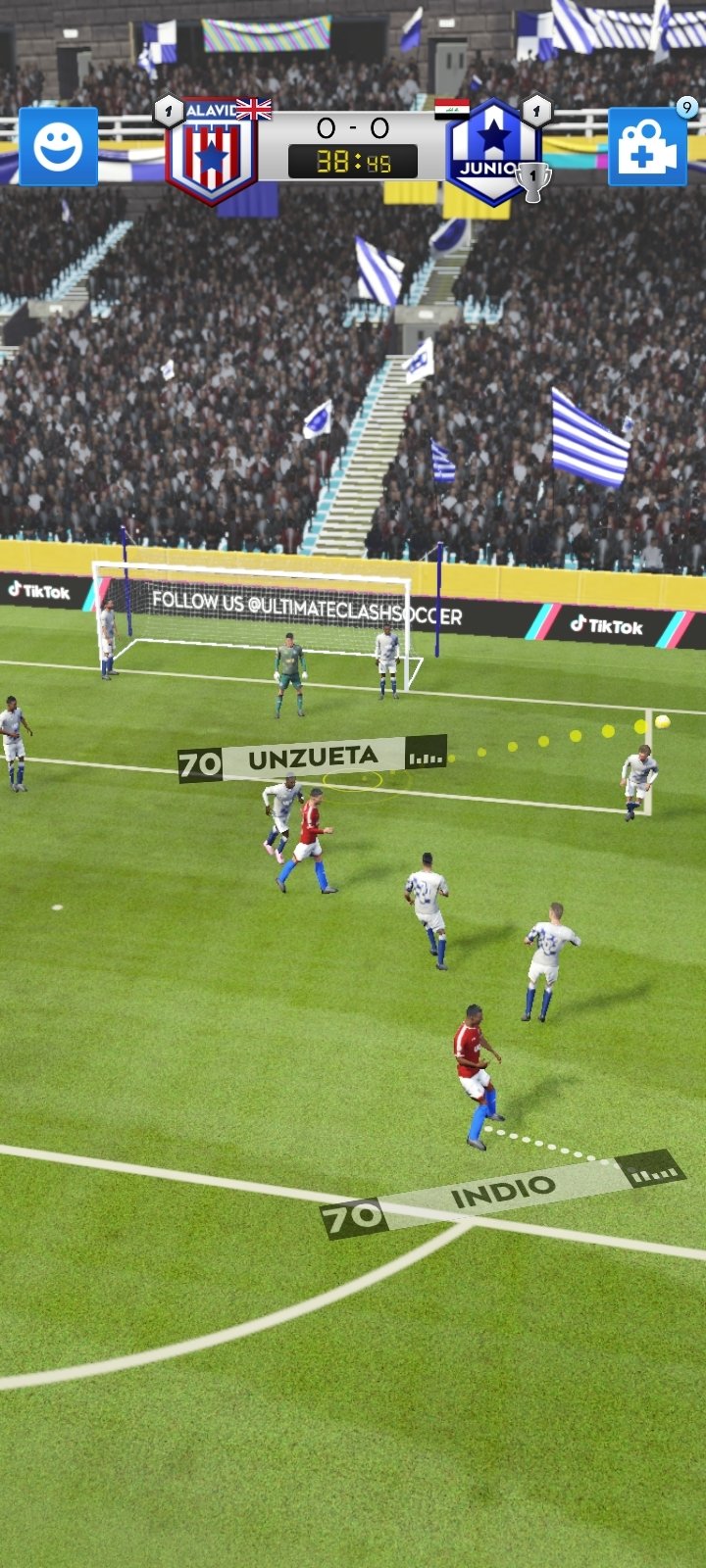This screenshot has width=706, height=1568.
Task: Tap the video camera replay button
Action: point(647,147)
